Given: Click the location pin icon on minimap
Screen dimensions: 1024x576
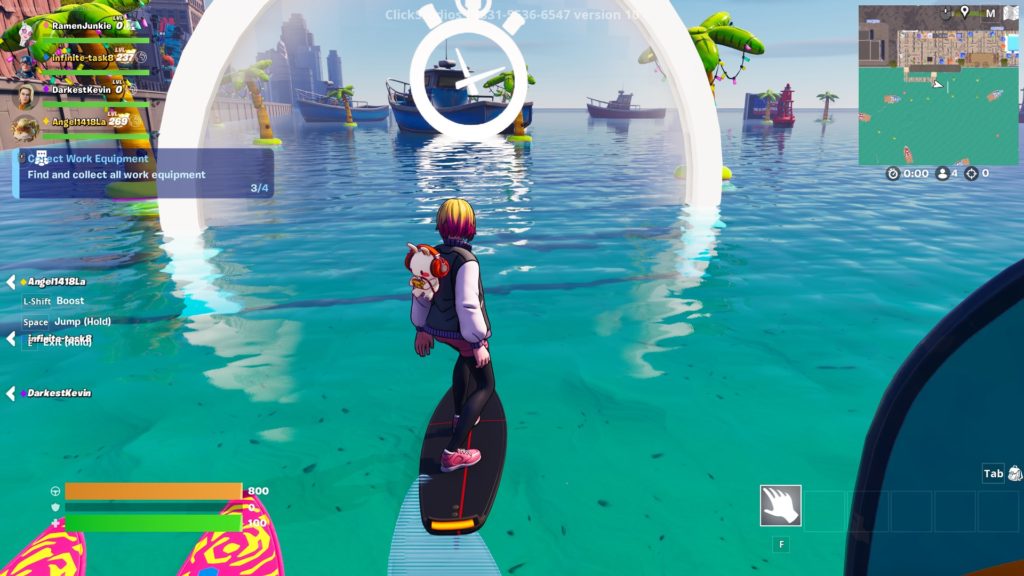Looking at the screenshot, I should tap(964, 12).
